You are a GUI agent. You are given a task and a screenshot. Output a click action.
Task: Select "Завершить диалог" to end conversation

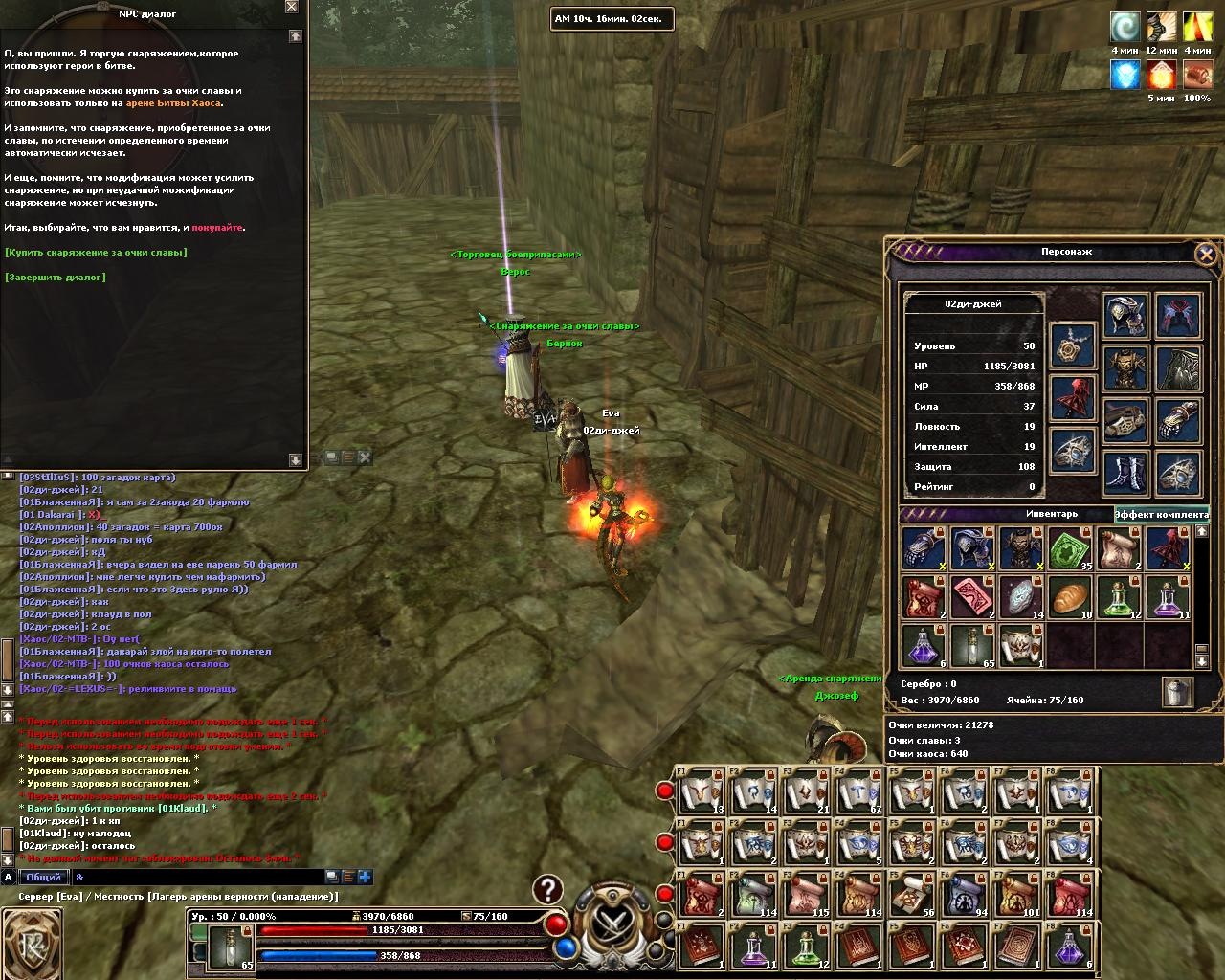click(56, 278)
